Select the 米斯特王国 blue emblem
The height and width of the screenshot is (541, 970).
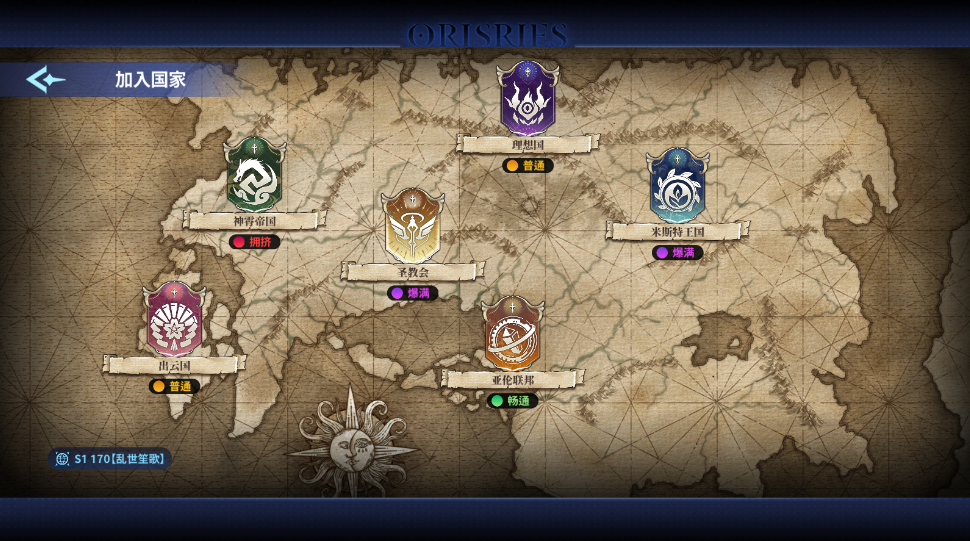pos(677,186)
